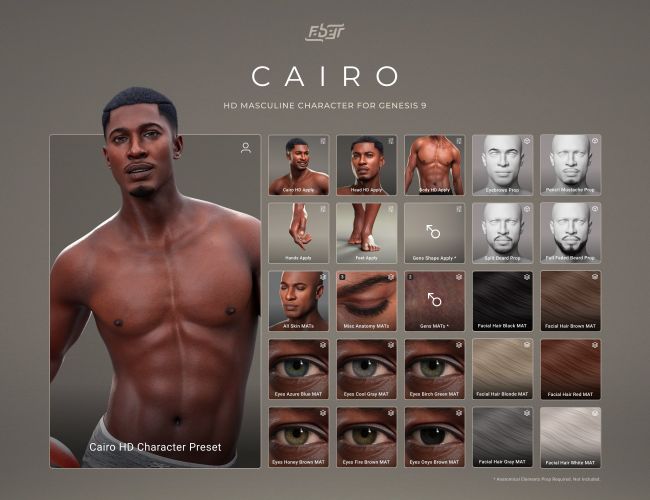This screenshot has height=500, width=650.
Task: Select the Full Faded Beard Prop
Action: (x=570, y=233)
